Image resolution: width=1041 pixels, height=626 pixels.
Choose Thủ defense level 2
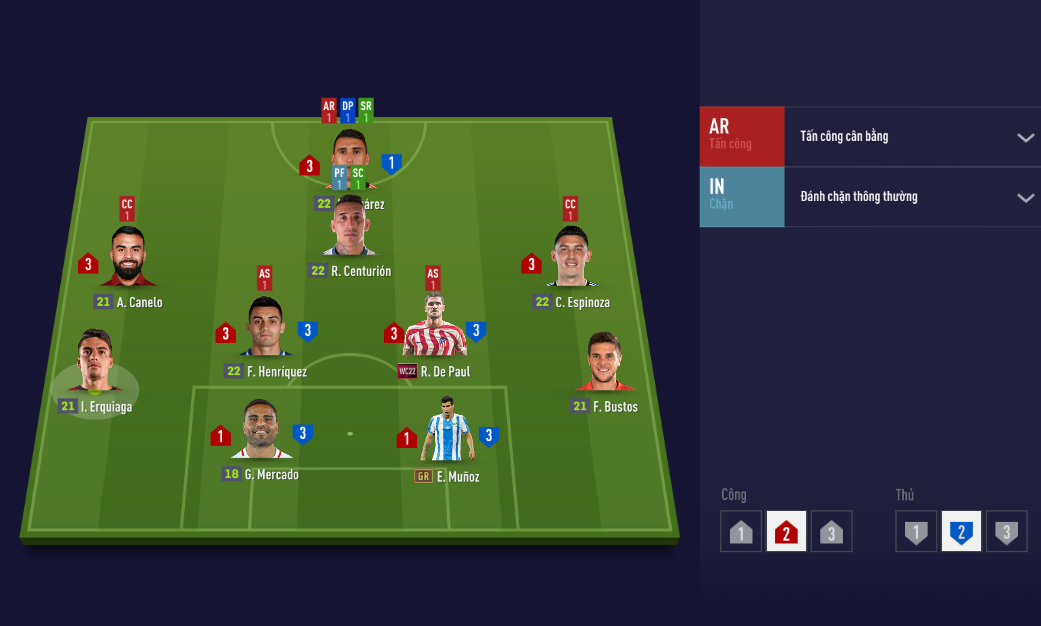pos(961,532)
